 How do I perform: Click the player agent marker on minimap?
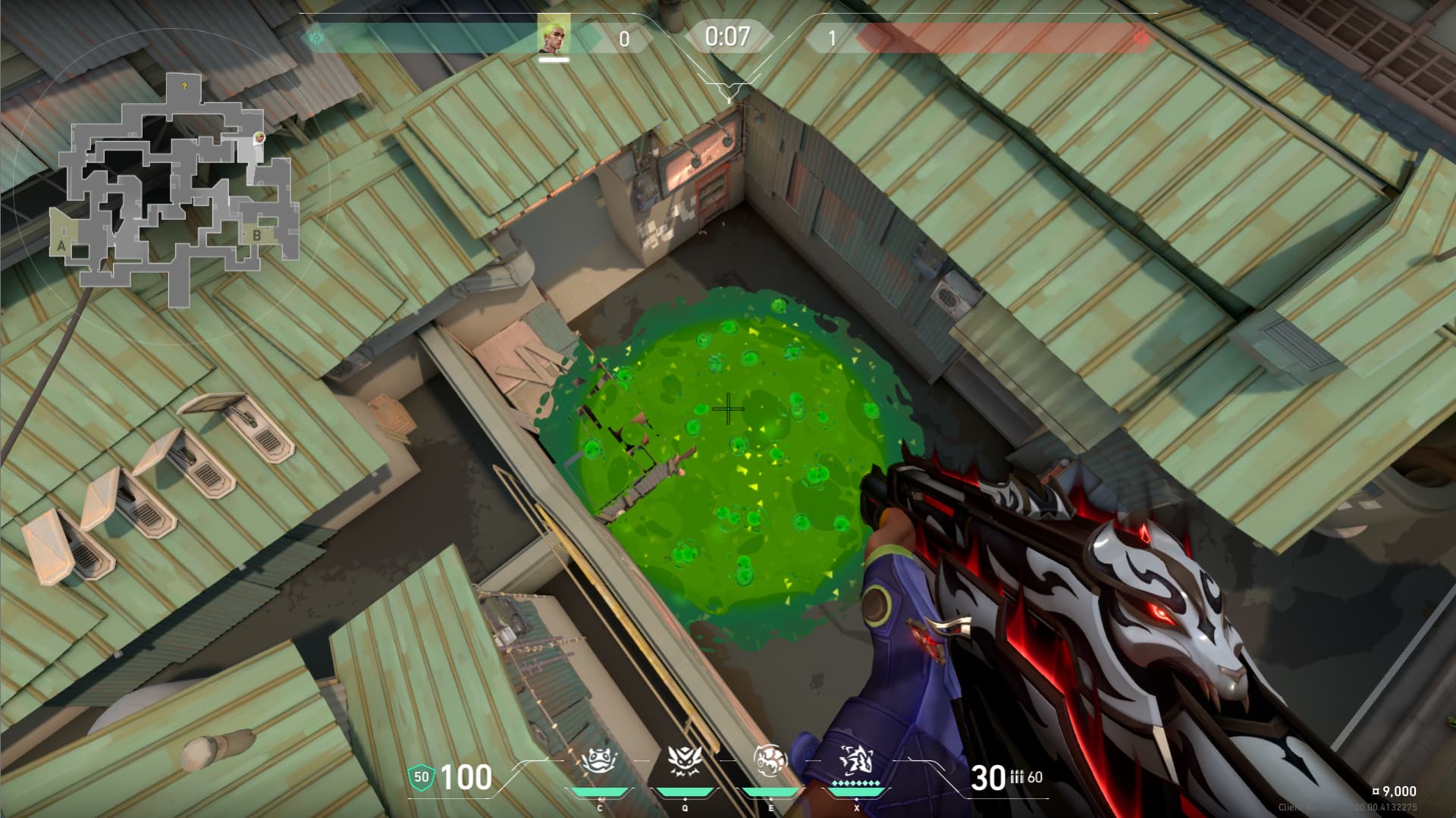tap(259, 138)
